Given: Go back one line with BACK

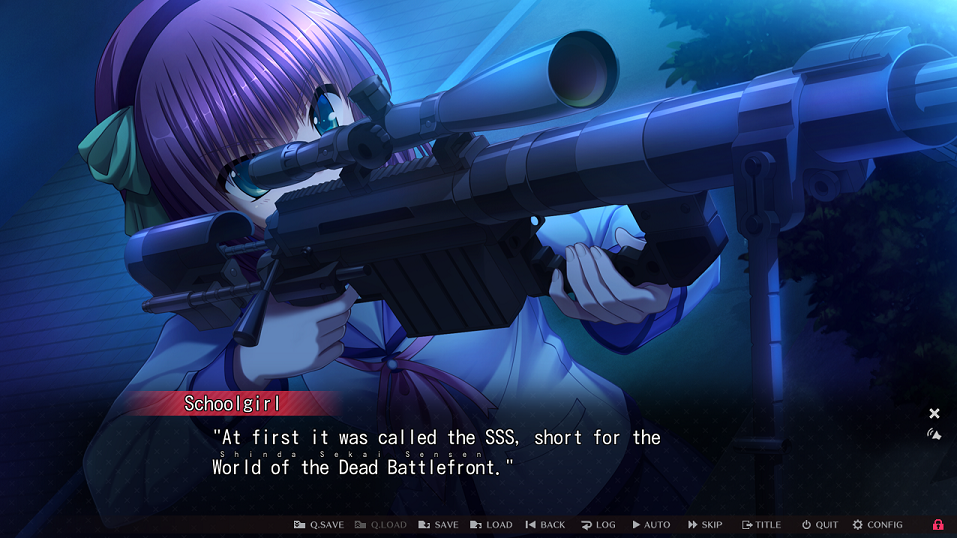Looking at the screenshot, I should tap(545, 525).
